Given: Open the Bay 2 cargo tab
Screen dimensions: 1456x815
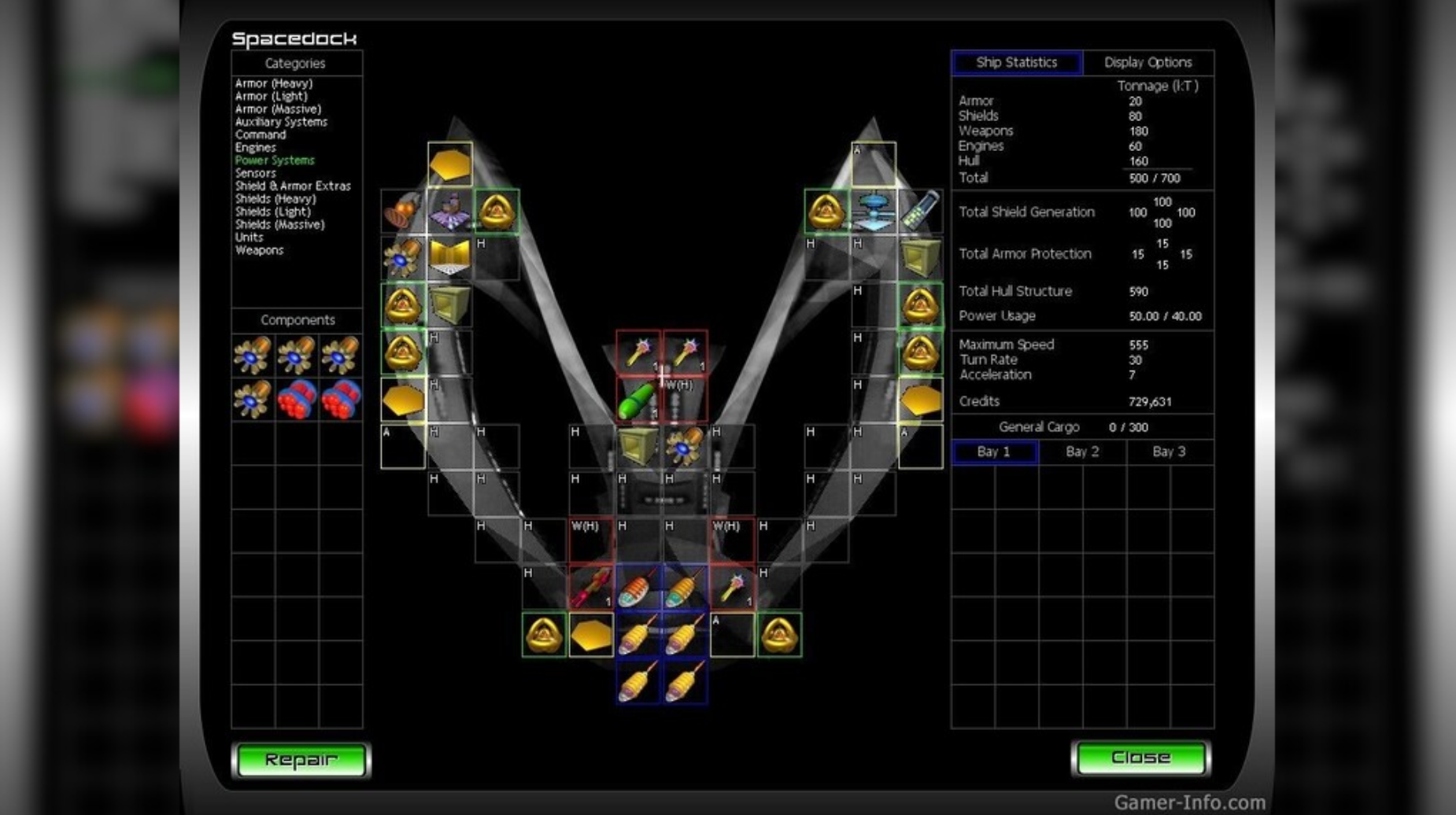Looking at the screenshot, I should pos(1081,452).
